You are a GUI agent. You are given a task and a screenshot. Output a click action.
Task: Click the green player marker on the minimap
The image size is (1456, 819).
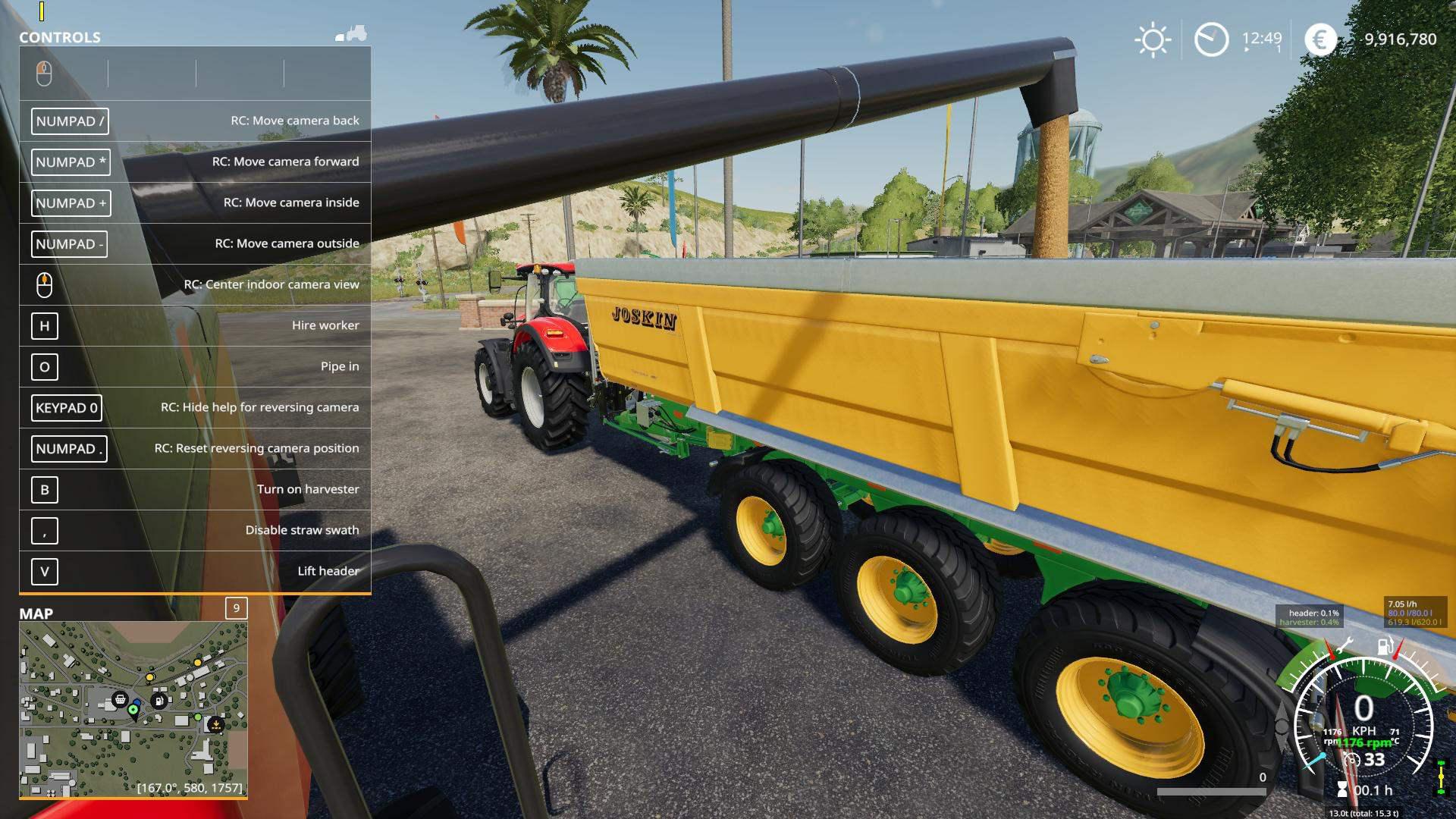[133, 710]
